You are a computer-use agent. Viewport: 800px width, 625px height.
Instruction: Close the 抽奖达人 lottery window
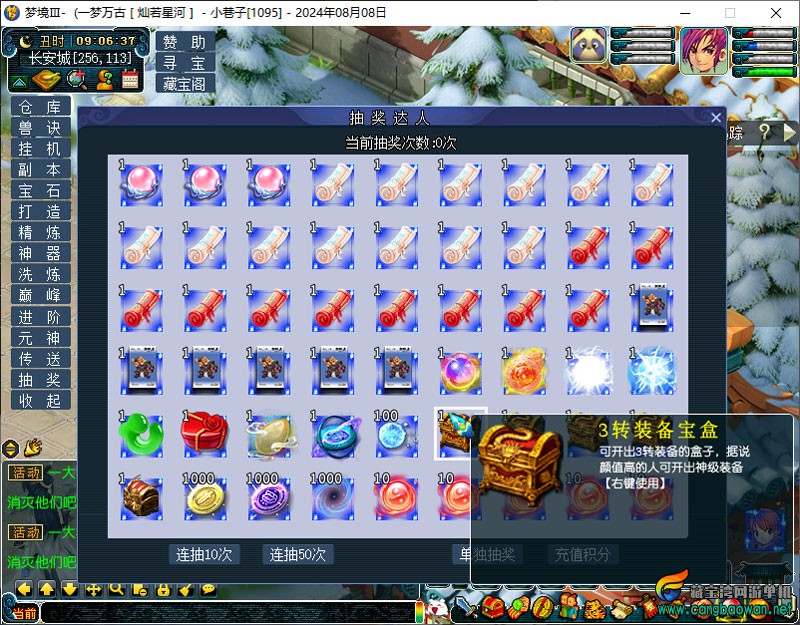point(716,118)
